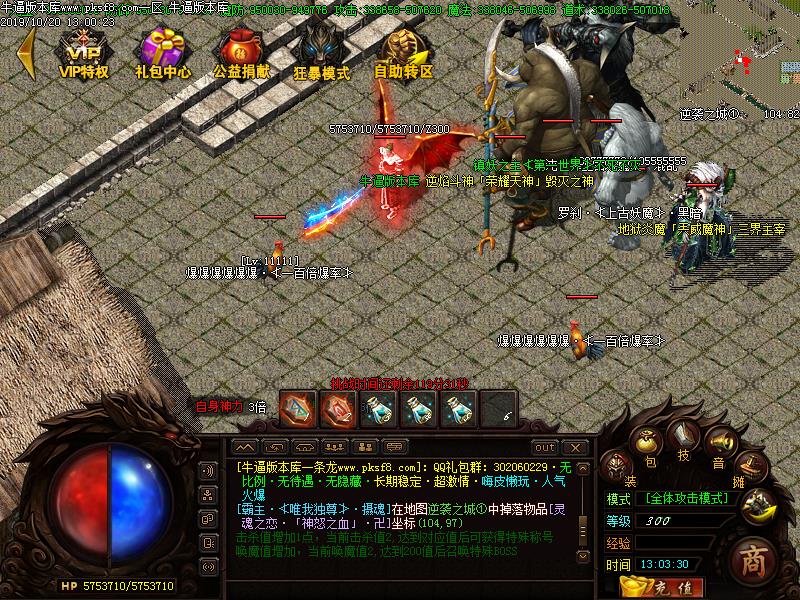Activate 狂暴模式 berserk mode
This screenshot has height=600, width=800.
(321, 53)
